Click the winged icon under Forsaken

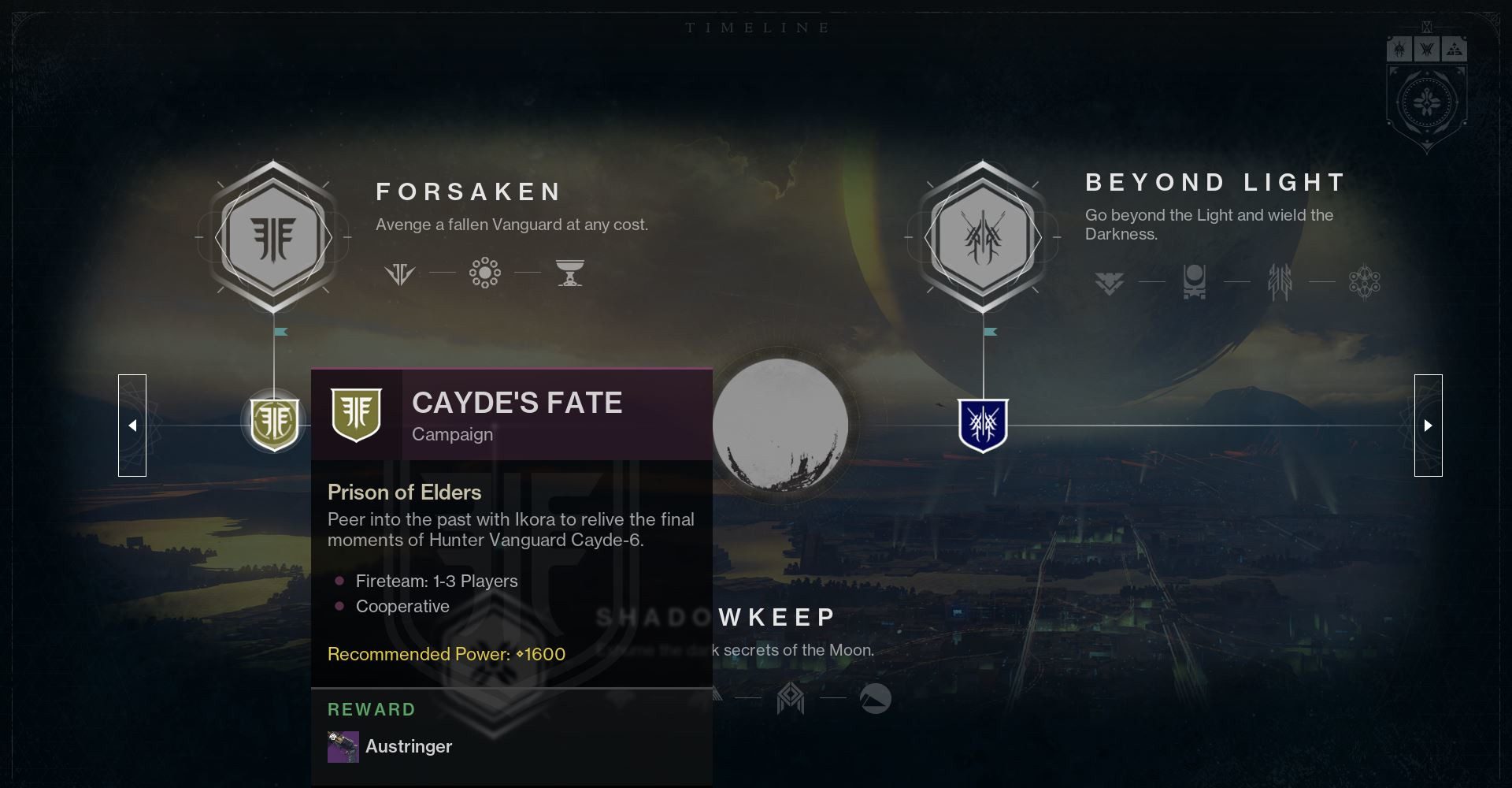[x=400, y=274]
